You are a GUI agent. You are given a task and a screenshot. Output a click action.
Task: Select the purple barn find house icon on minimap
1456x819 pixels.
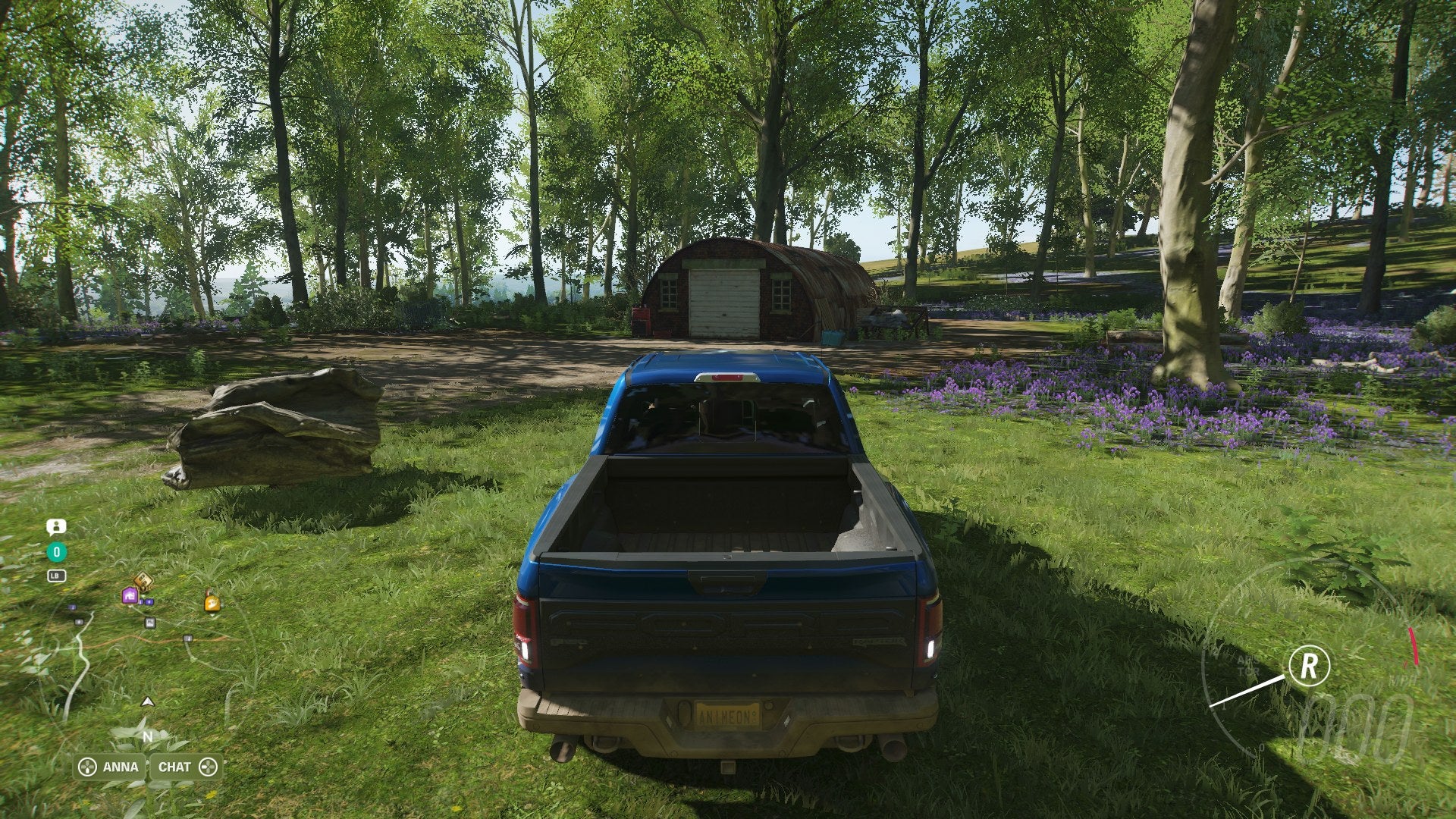click(x=130, y=596)
